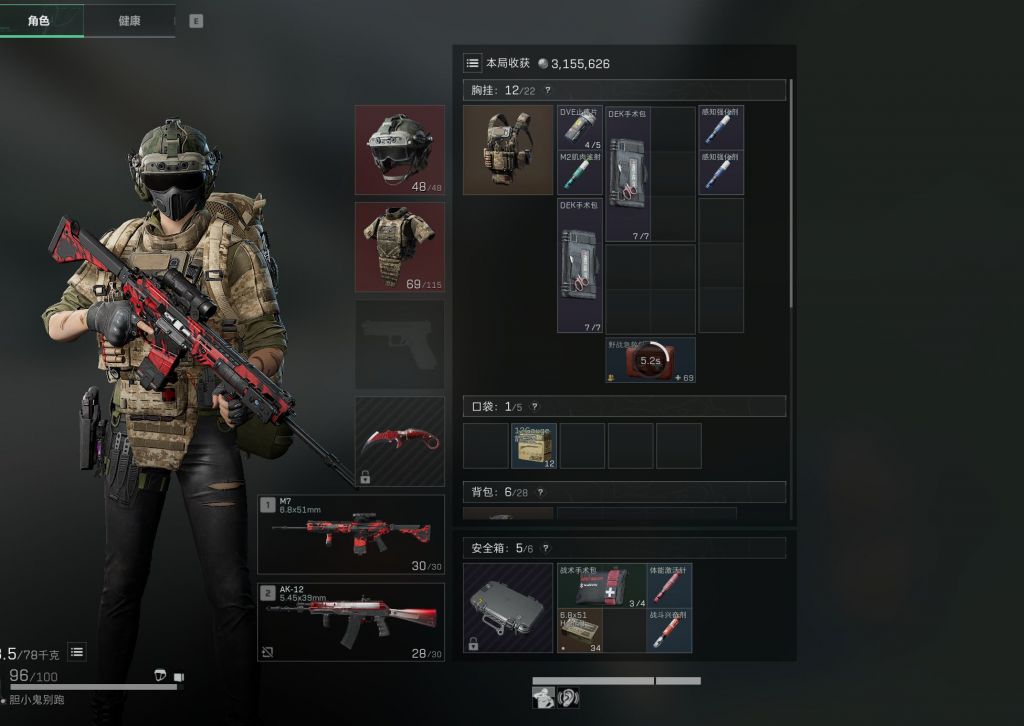This screenshot has width=1024, height=726.
Task: Select the M7 primary weapon slot
Action: 350,534
